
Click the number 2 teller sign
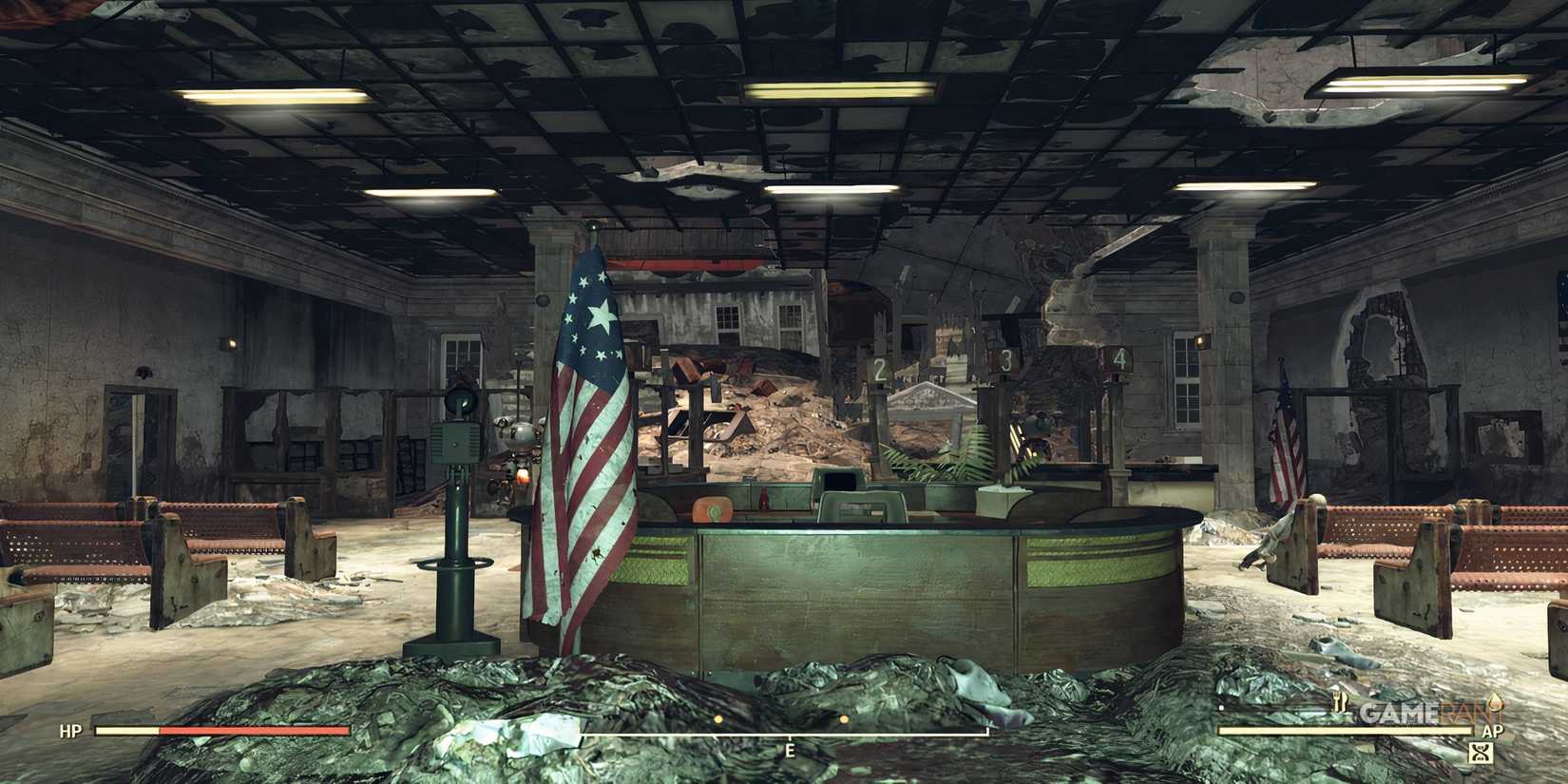[879, 367]
